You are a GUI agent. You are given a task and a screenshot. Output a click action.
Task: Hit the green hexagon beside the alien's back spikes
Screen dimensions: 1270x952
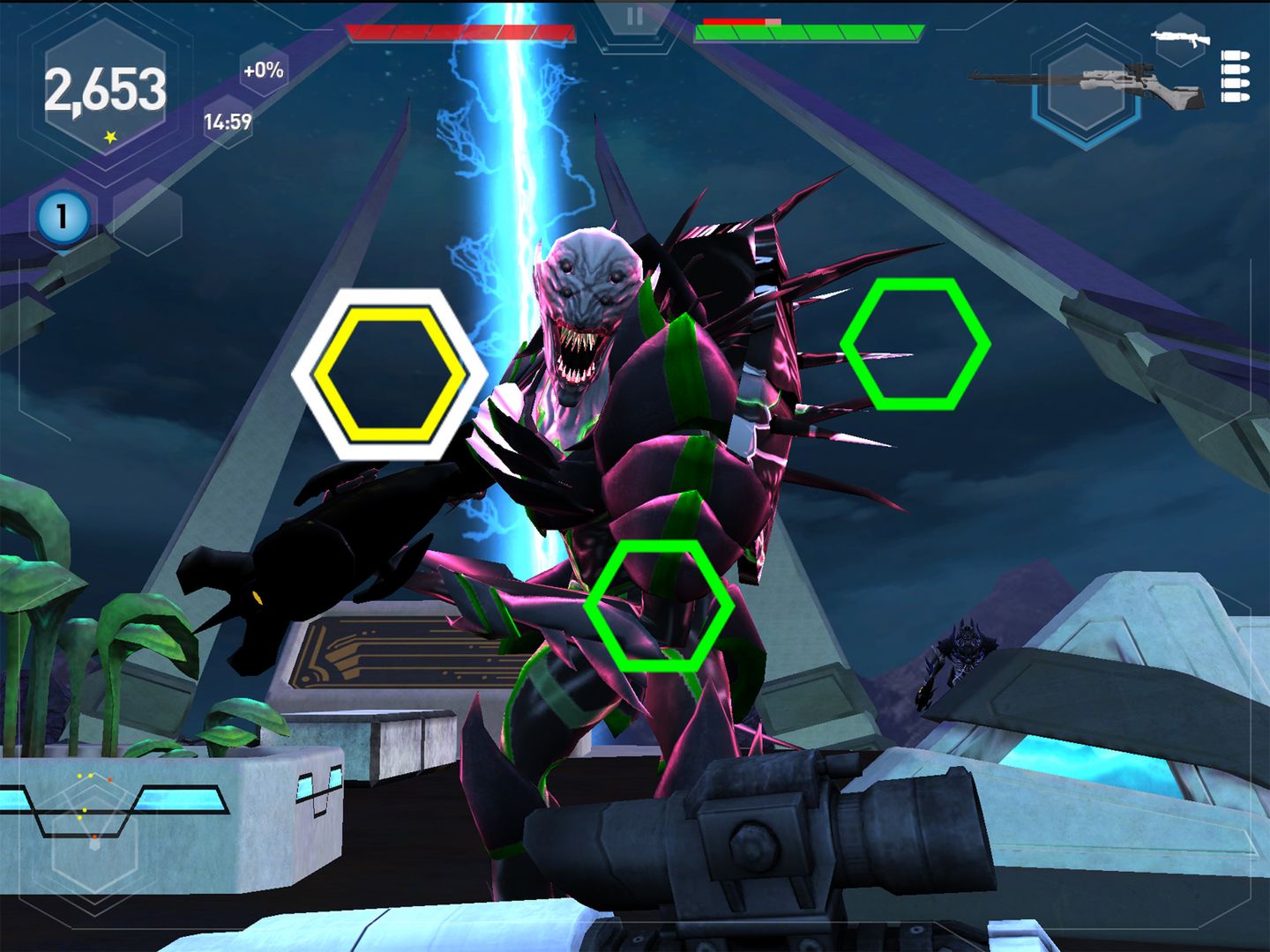[915, 344]
